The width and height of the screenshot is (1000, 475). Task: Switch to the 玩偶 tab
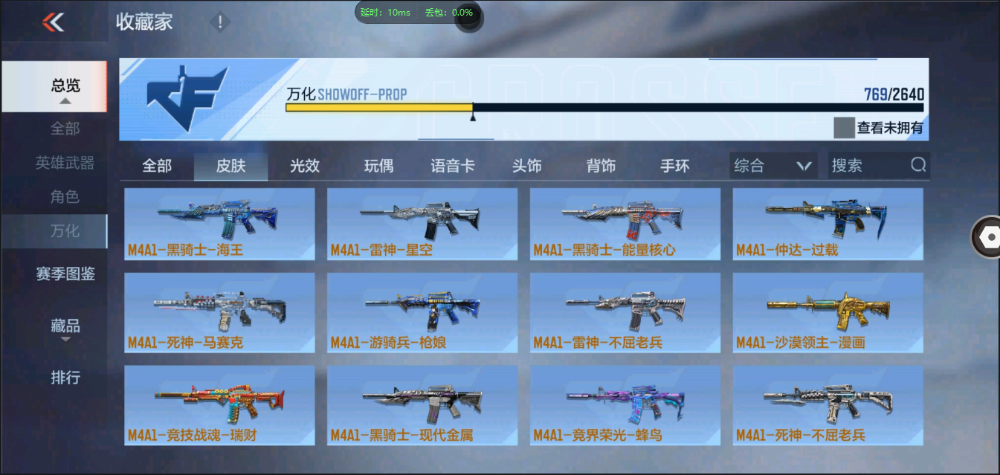tap(379, 166)
